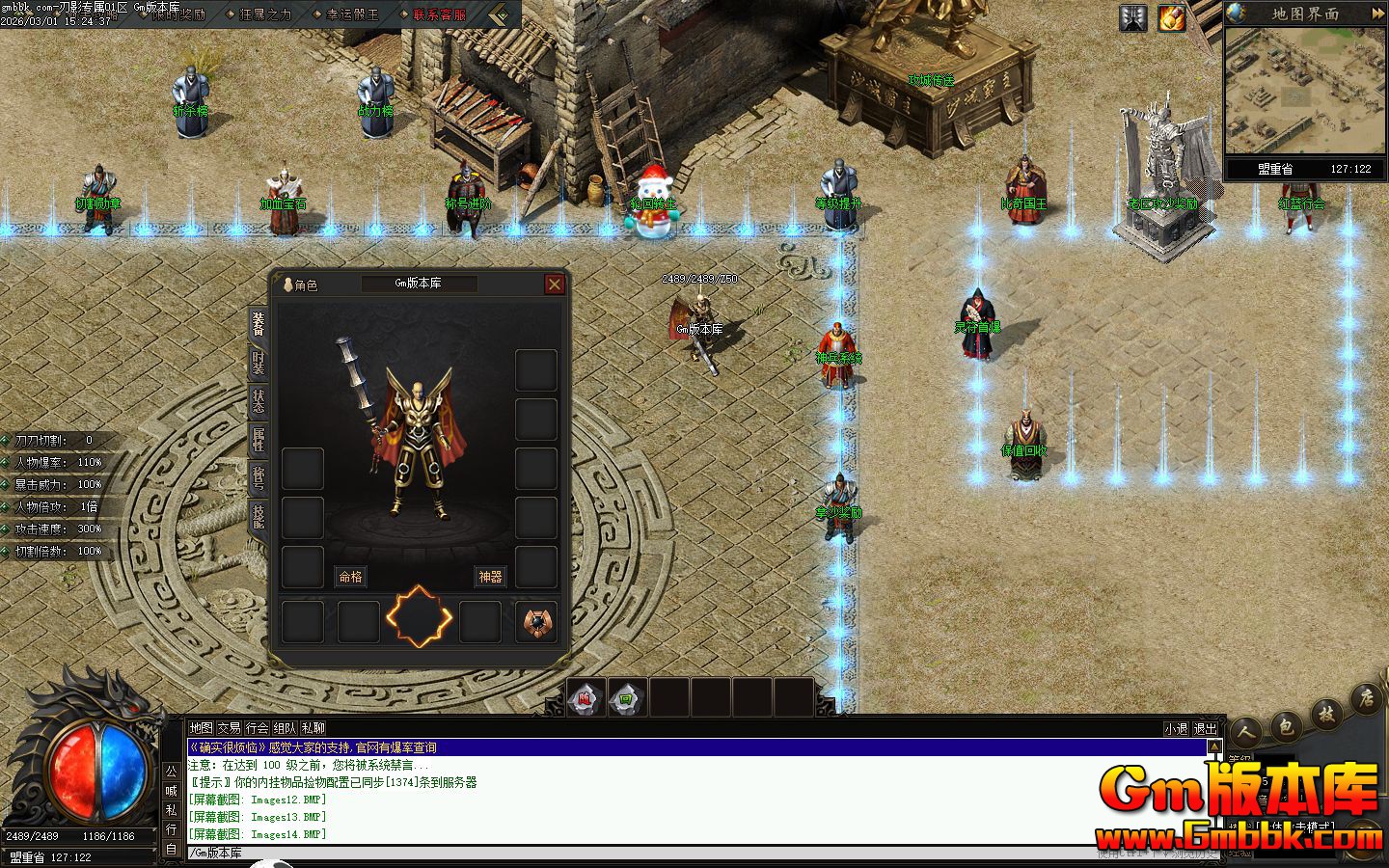Open the 限时奖励 top menu
This screenshot has height=868, width=1389.
point(180,14)
